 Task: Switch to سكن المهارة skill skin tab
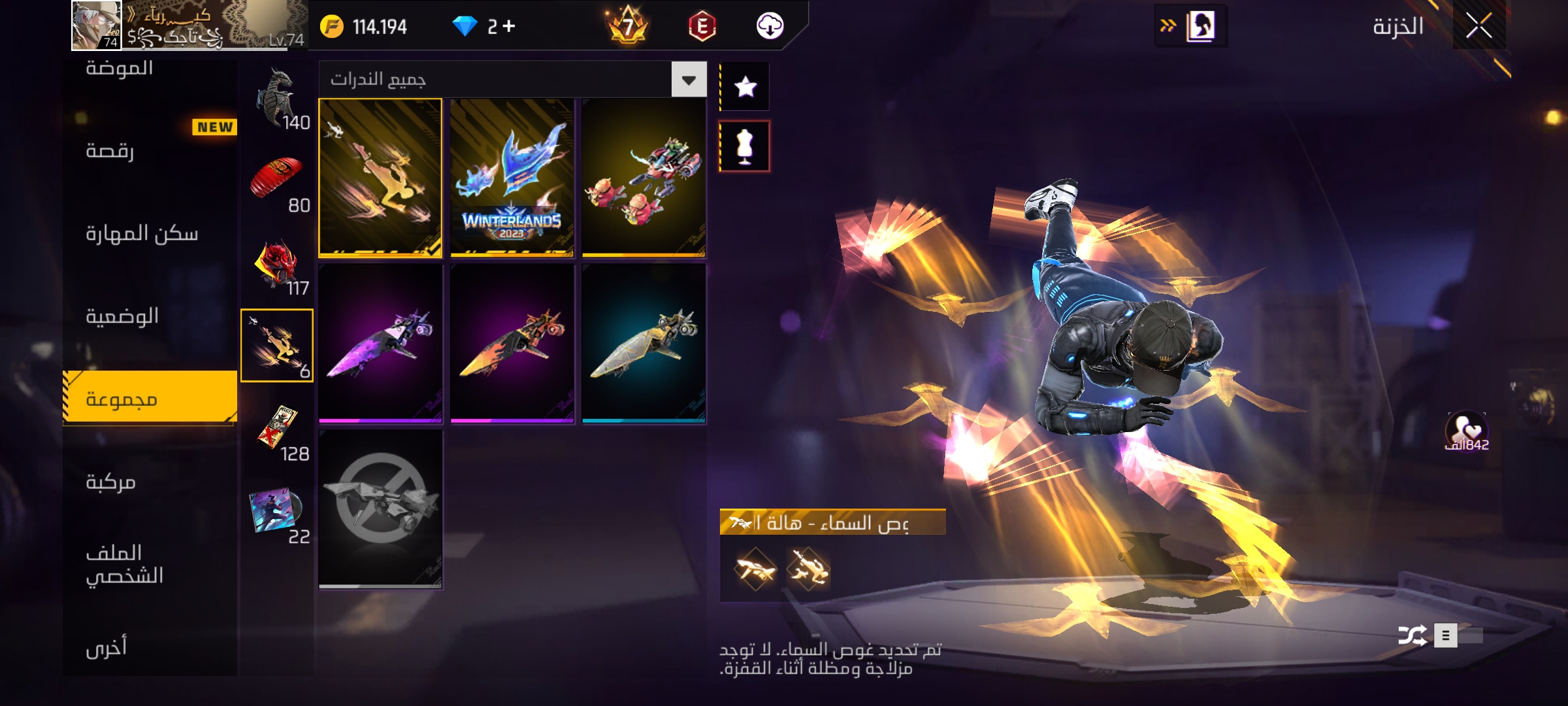(x=142, y=233)
